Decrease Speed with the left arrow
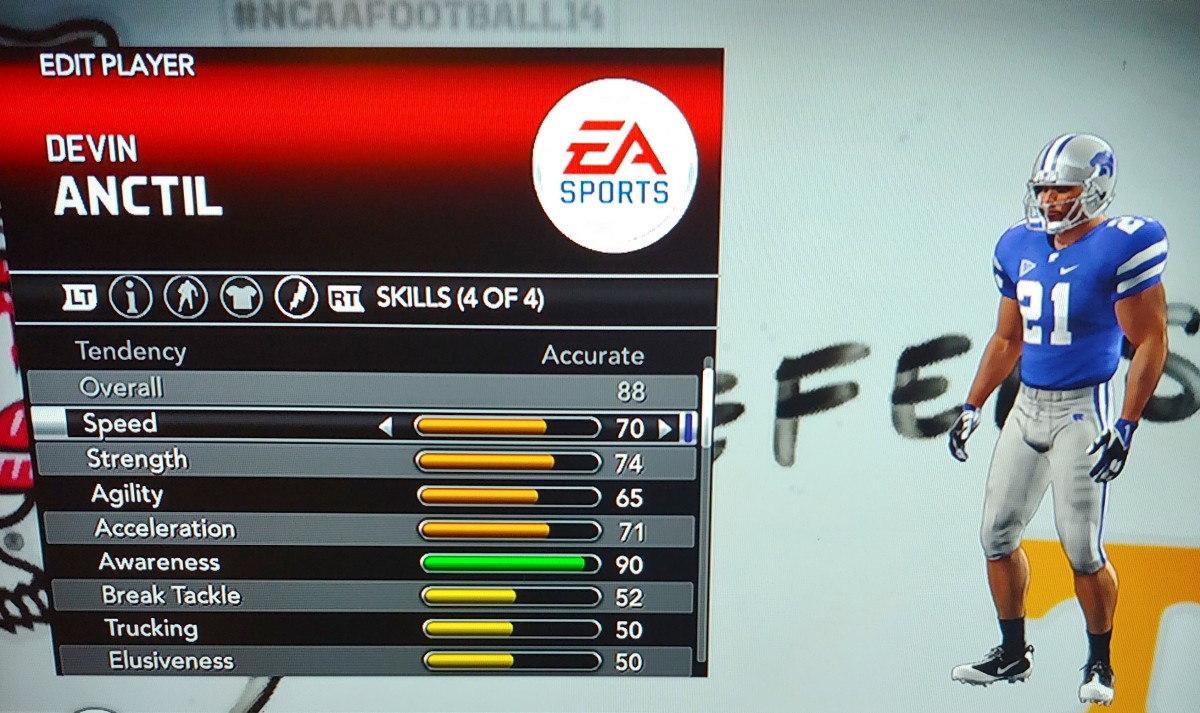The width and height of the screenshot is (1200, 713). (x=385, y=428)
